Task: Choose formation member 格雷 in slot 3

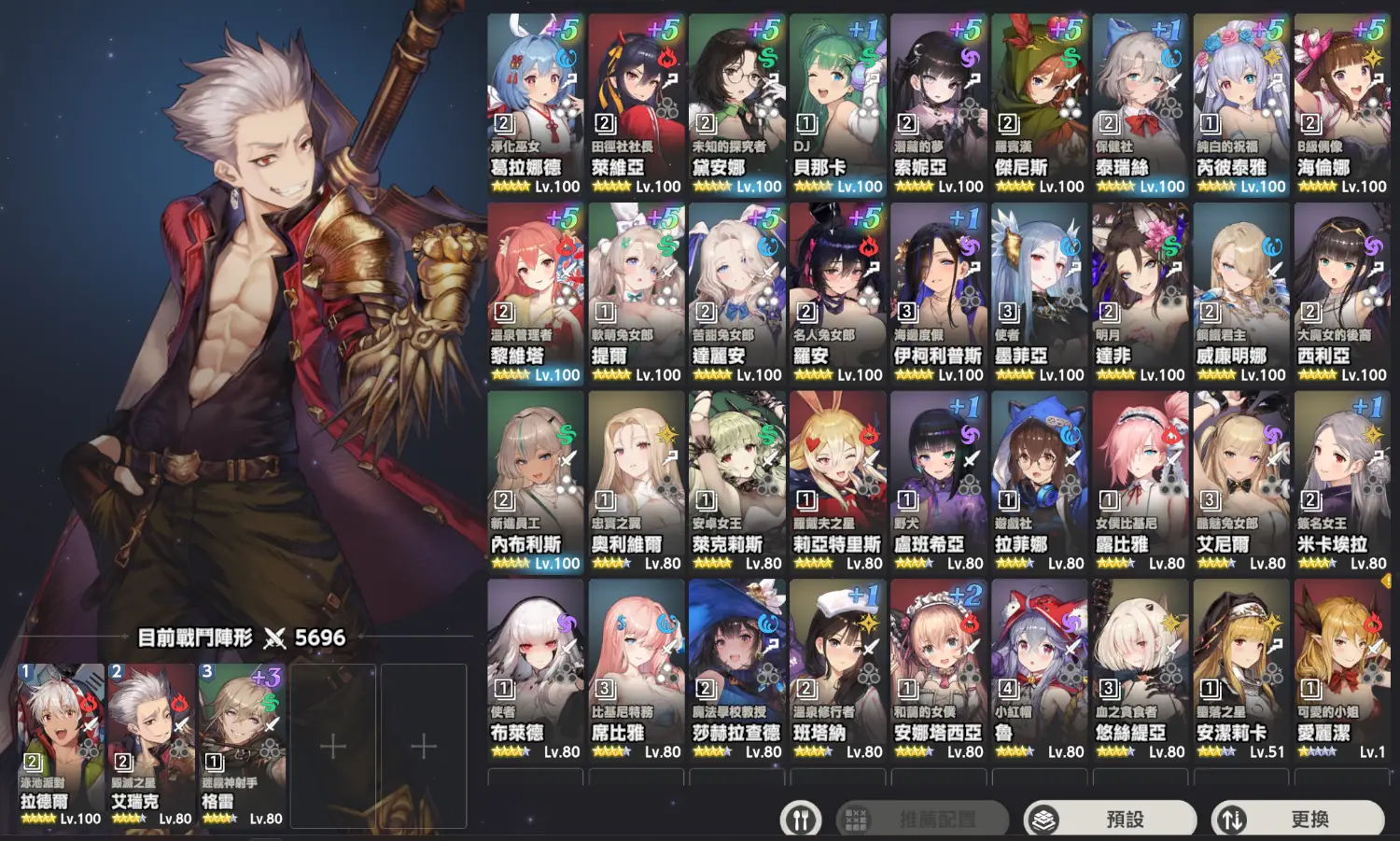Action: [242, 745]
